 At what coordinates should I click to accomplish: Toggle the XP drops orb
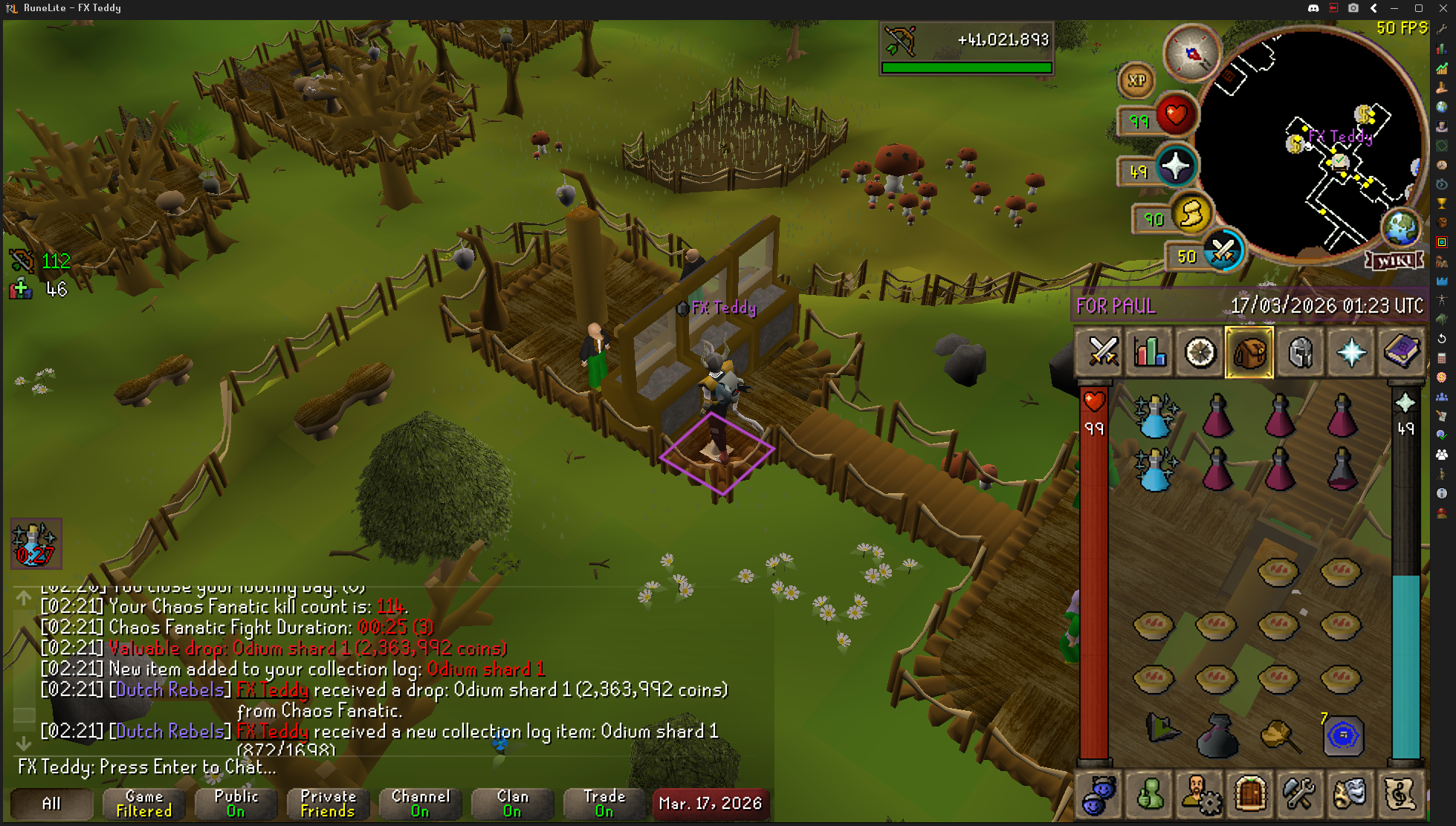1136,80
